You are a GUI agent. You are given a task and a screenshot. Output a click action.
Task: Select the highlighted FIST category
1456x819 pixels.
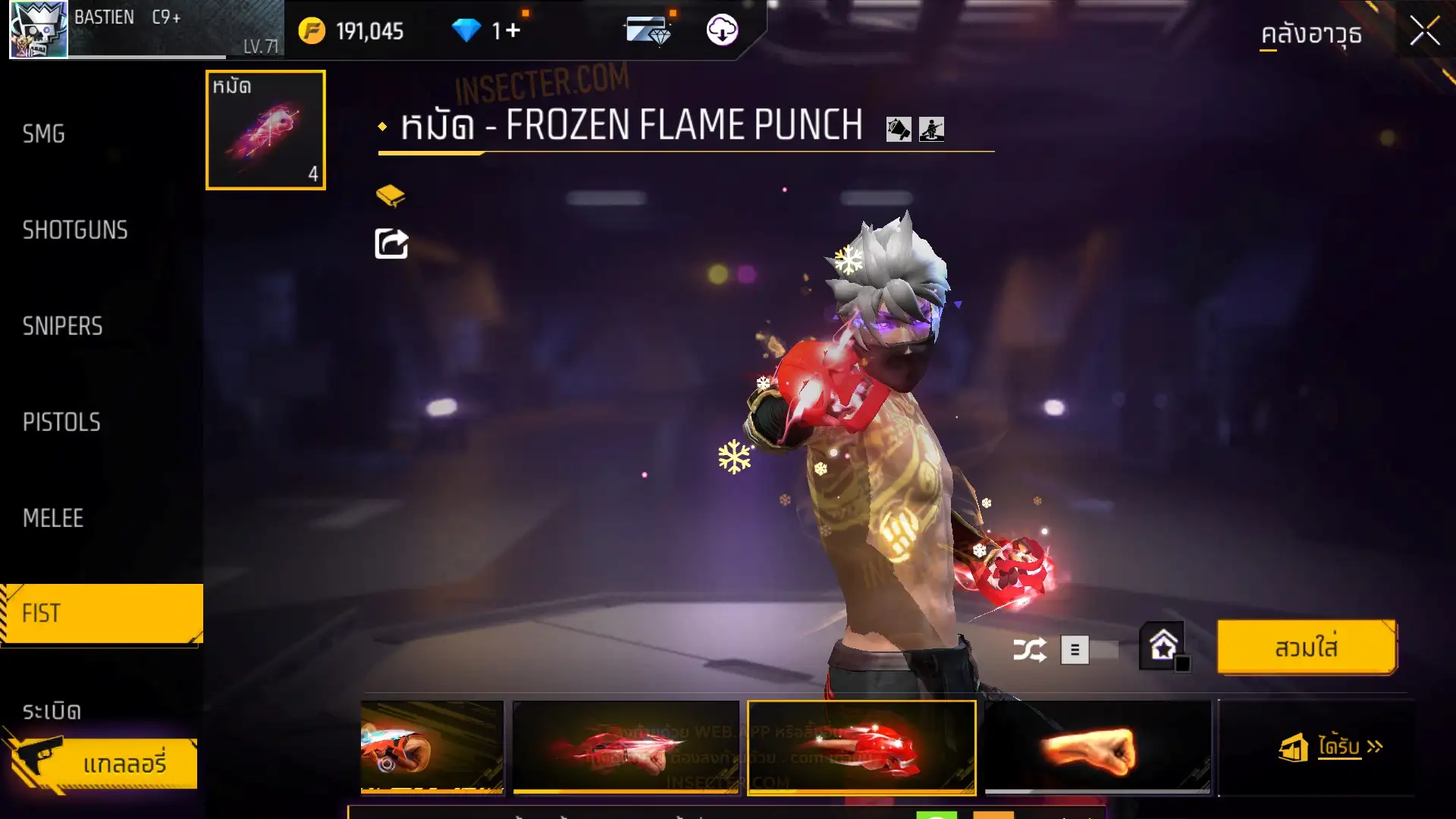coord(102,613)
